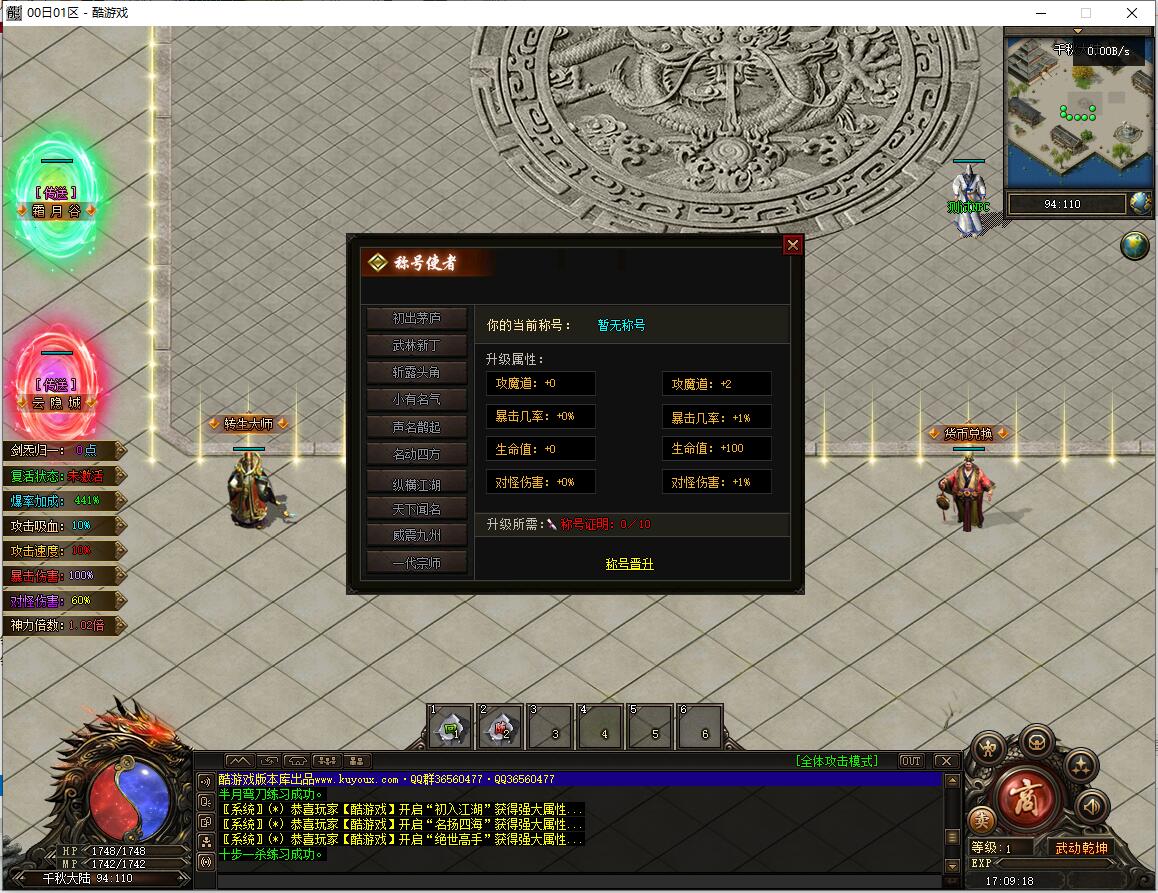Click the OUT button above the chat
1158x893 pixels.
tap(910, 761)
